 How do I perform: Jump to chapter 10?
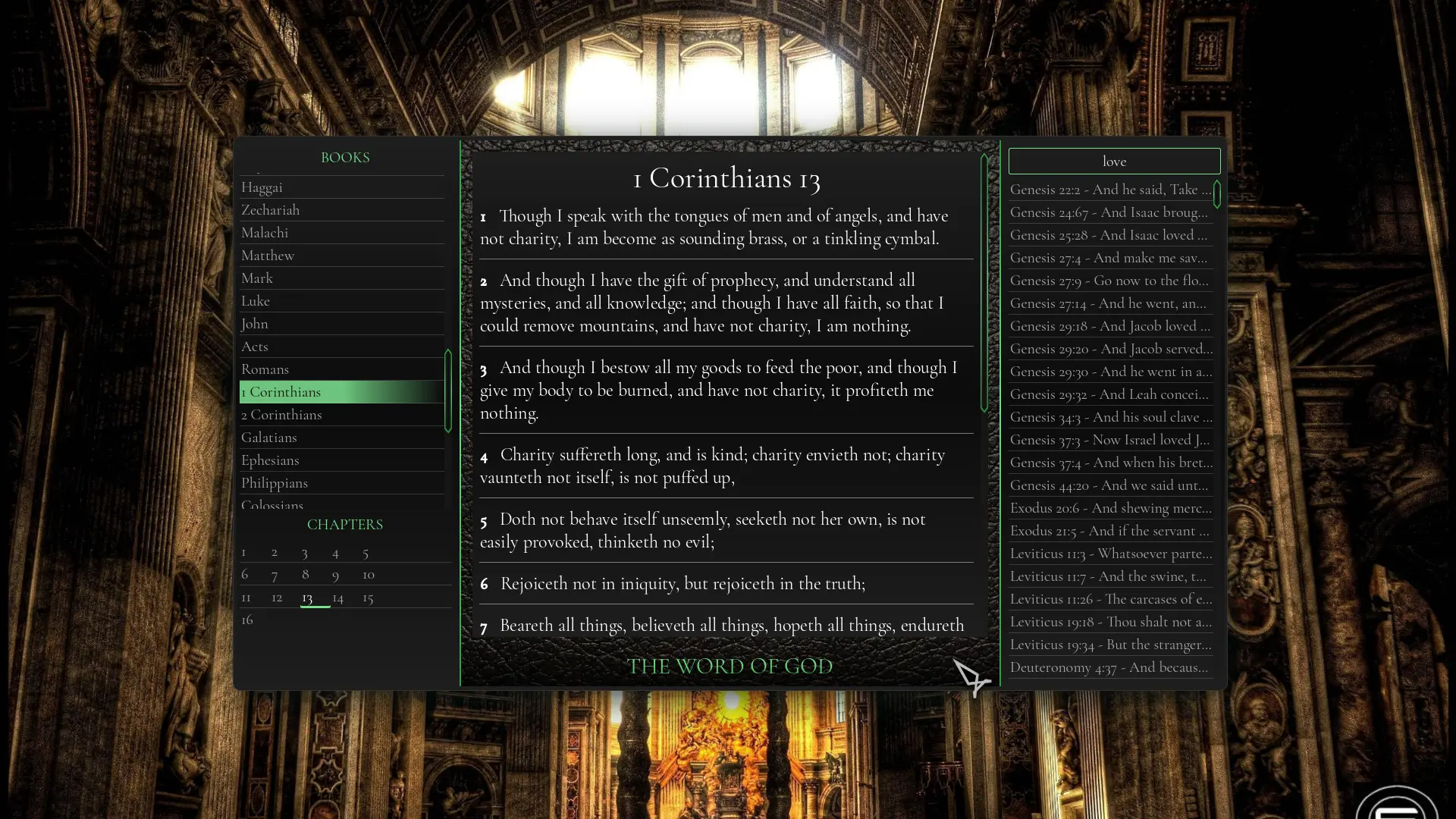369,575
